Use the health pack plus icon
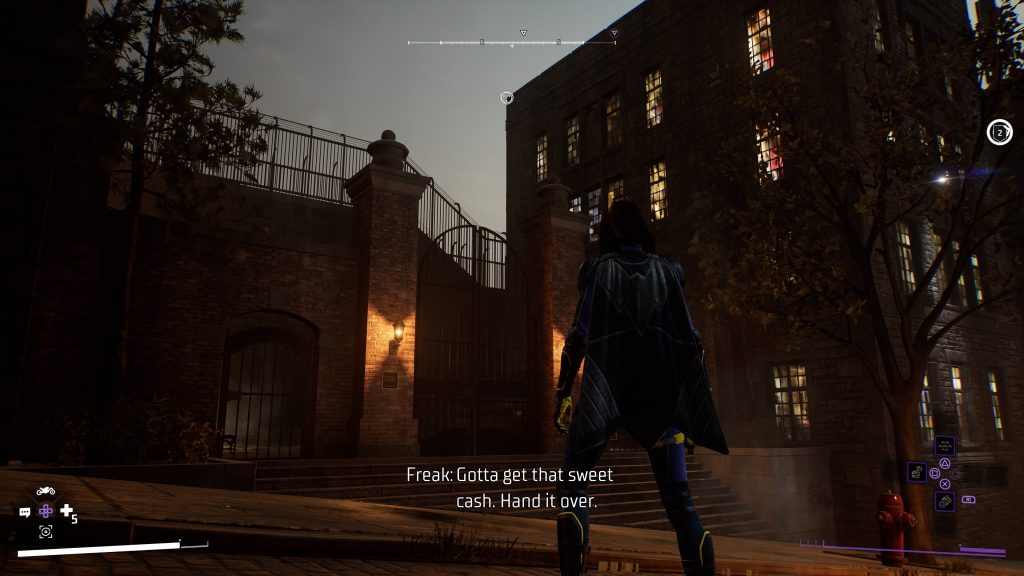 [x=67, y=511]
